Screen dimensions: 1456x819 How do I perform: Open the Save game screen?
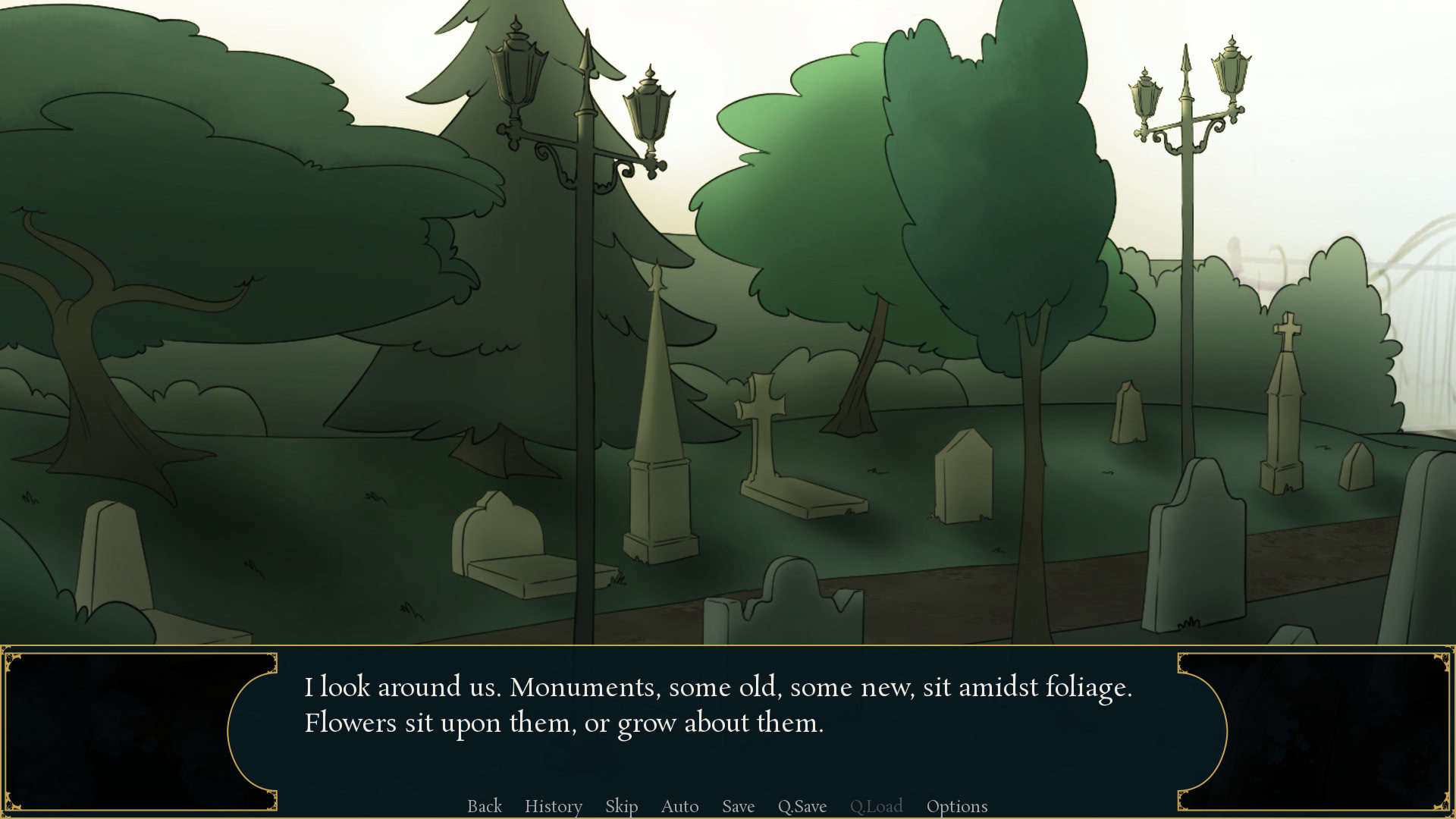tap(738, 806)
